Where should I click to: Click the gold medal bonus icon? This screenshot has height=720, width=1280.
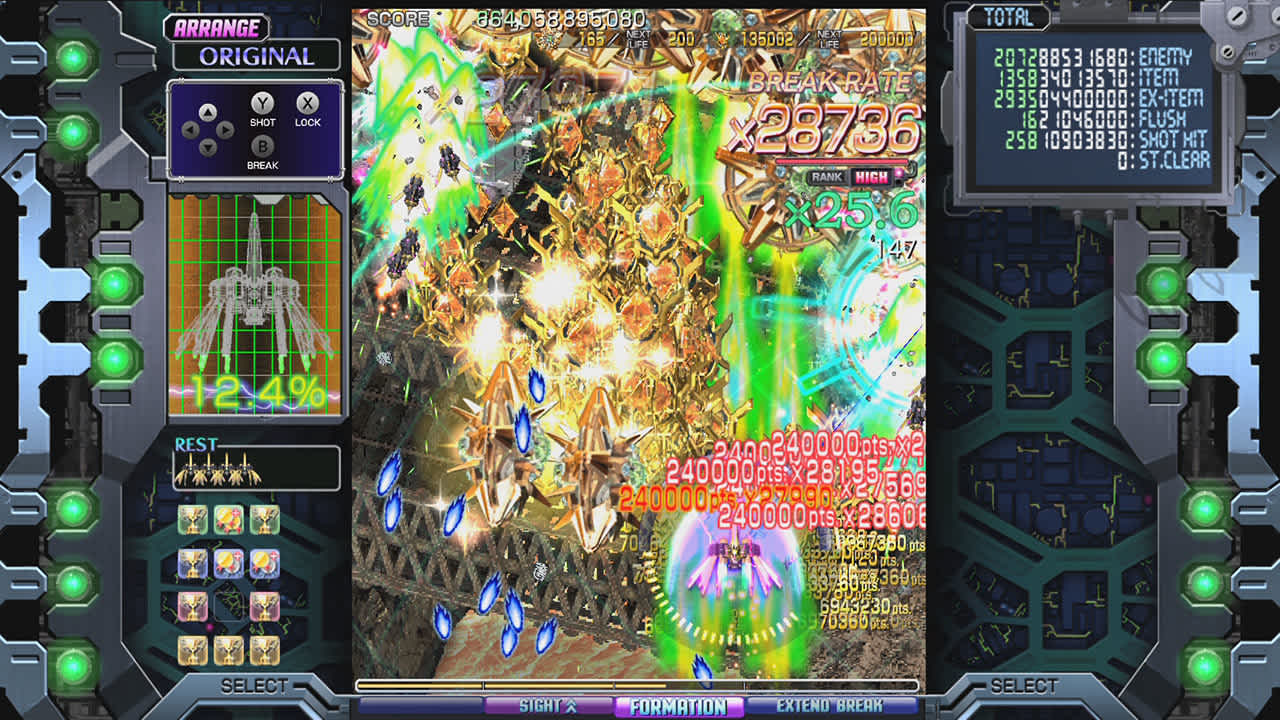pos(228,518)
